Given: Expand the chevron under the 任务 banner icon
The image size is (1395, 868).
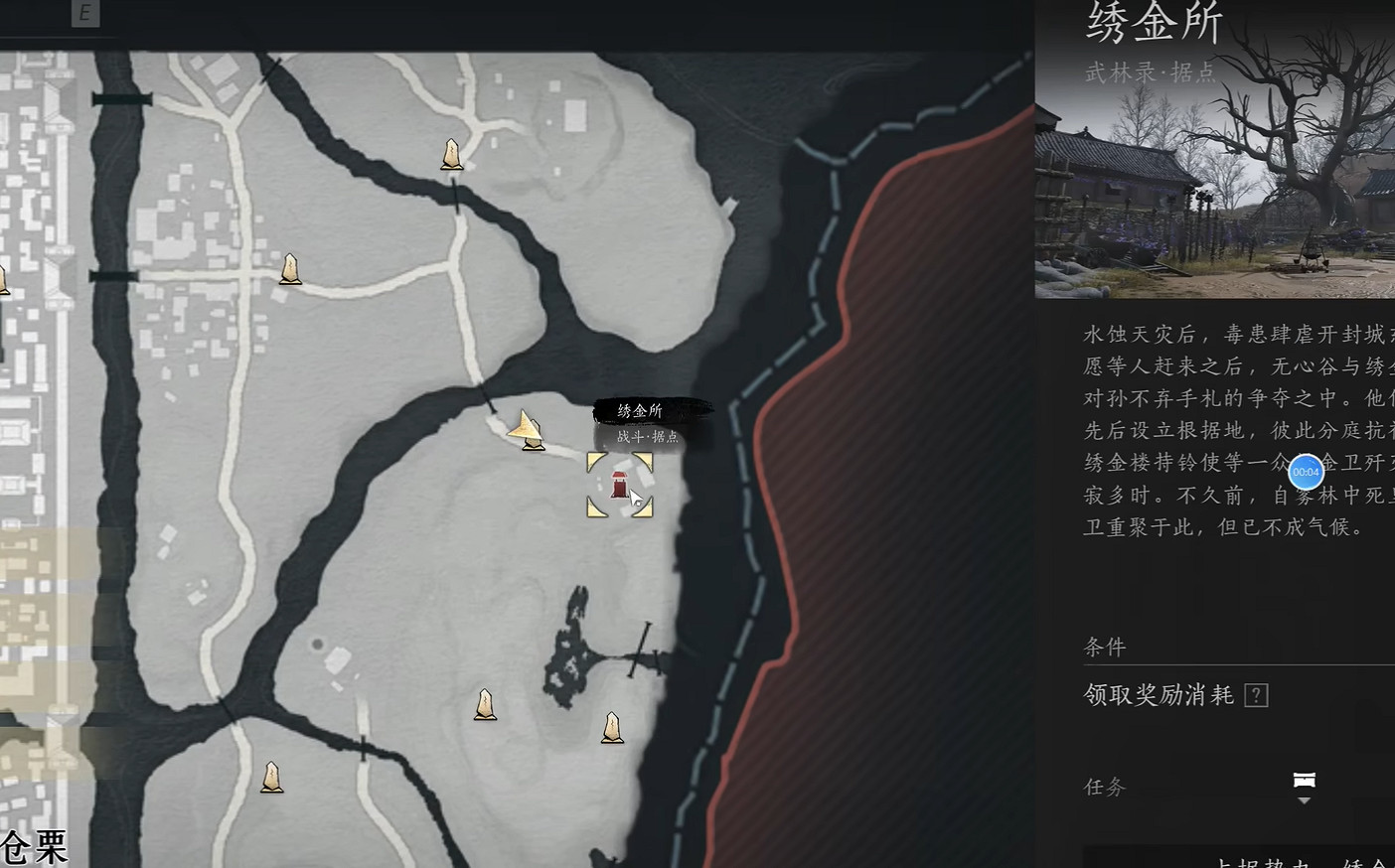Looking at the screenshot, I should click(x=1305, y=800).
